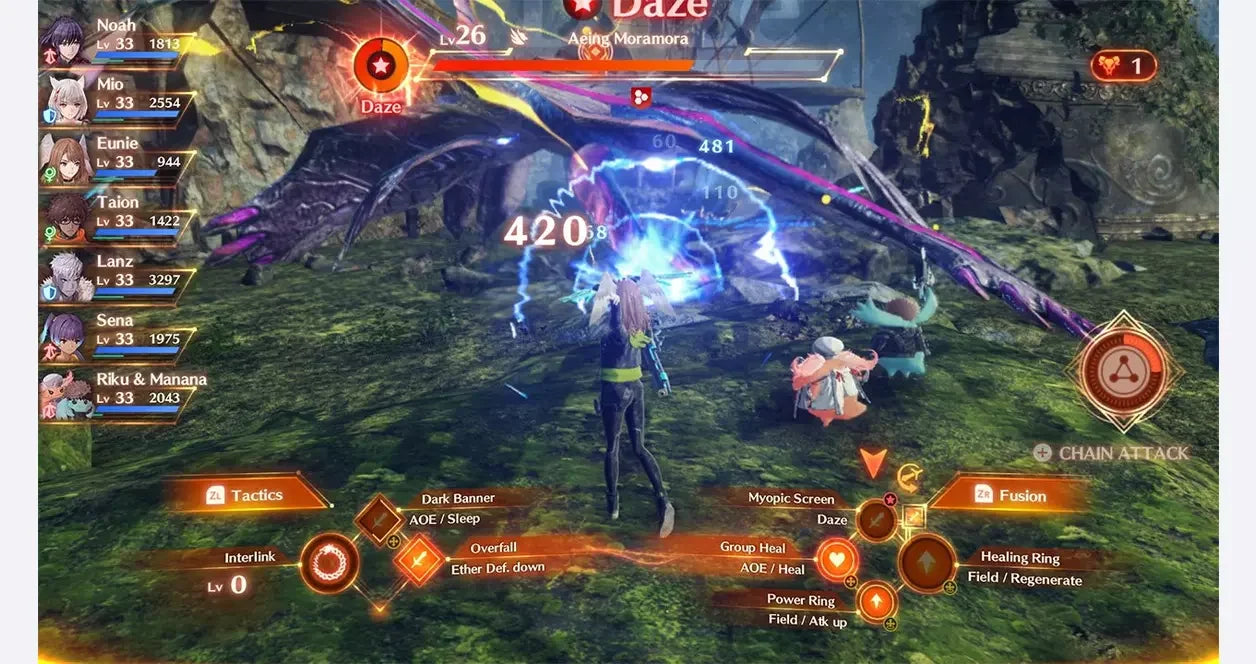Choose Sena in the party list
Image resolution: width=1256 pixels, height=664 pixels.
(x=66, y=337)
